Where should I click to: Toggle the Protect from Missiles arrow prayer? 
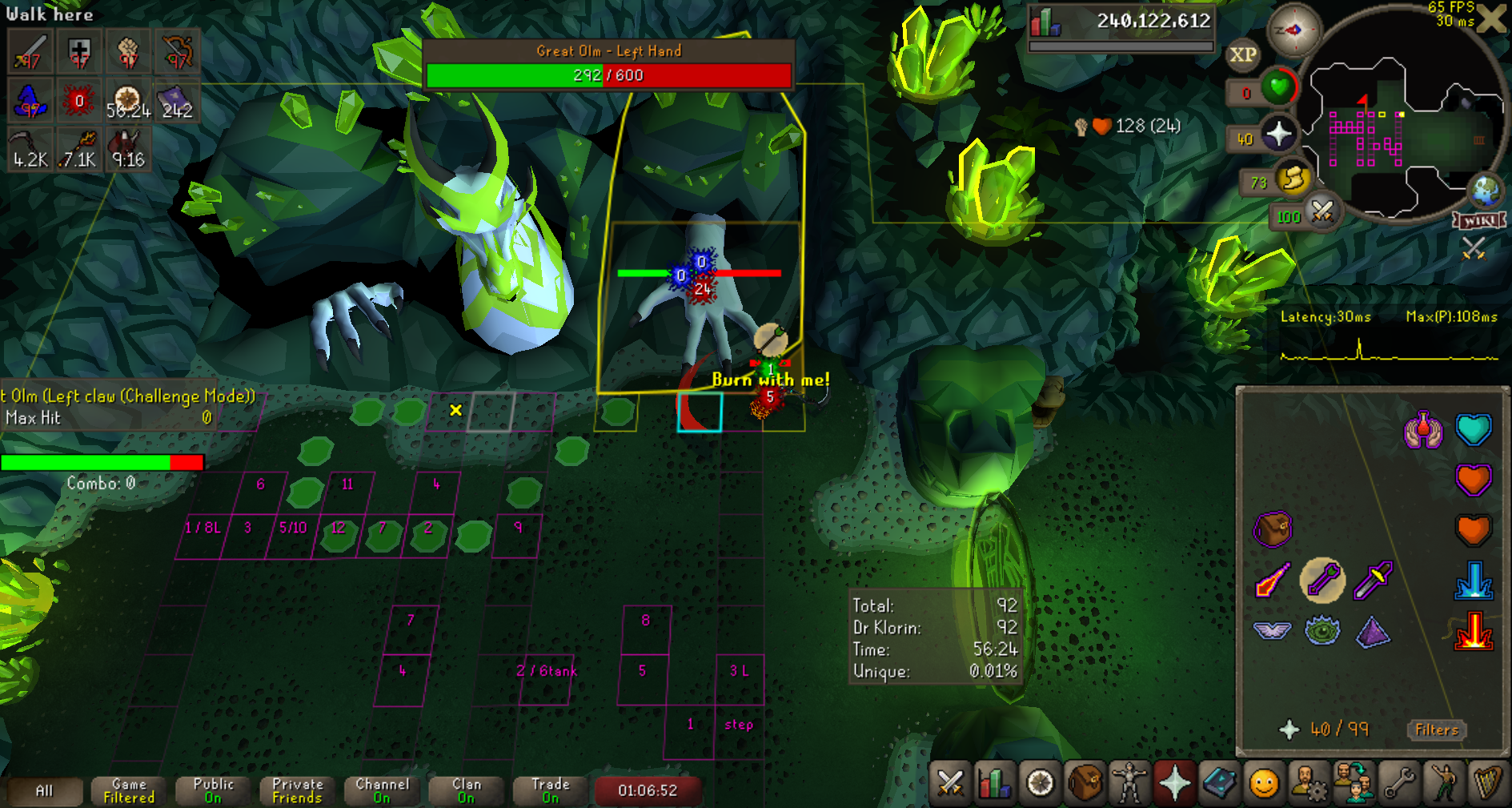tap(1322, 580)
